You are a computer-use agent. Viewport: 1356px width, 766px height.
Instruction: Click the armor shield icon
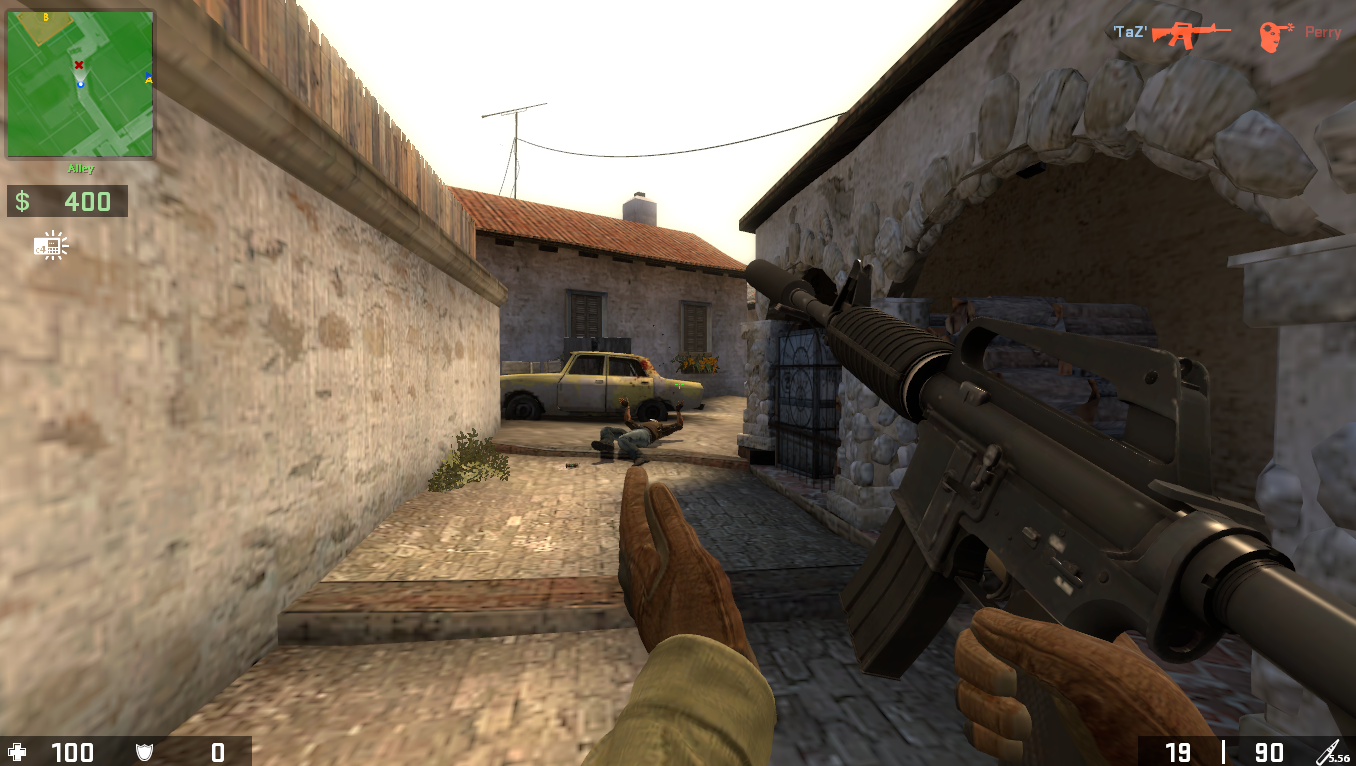pyautogui.click(x=143, y=753)
